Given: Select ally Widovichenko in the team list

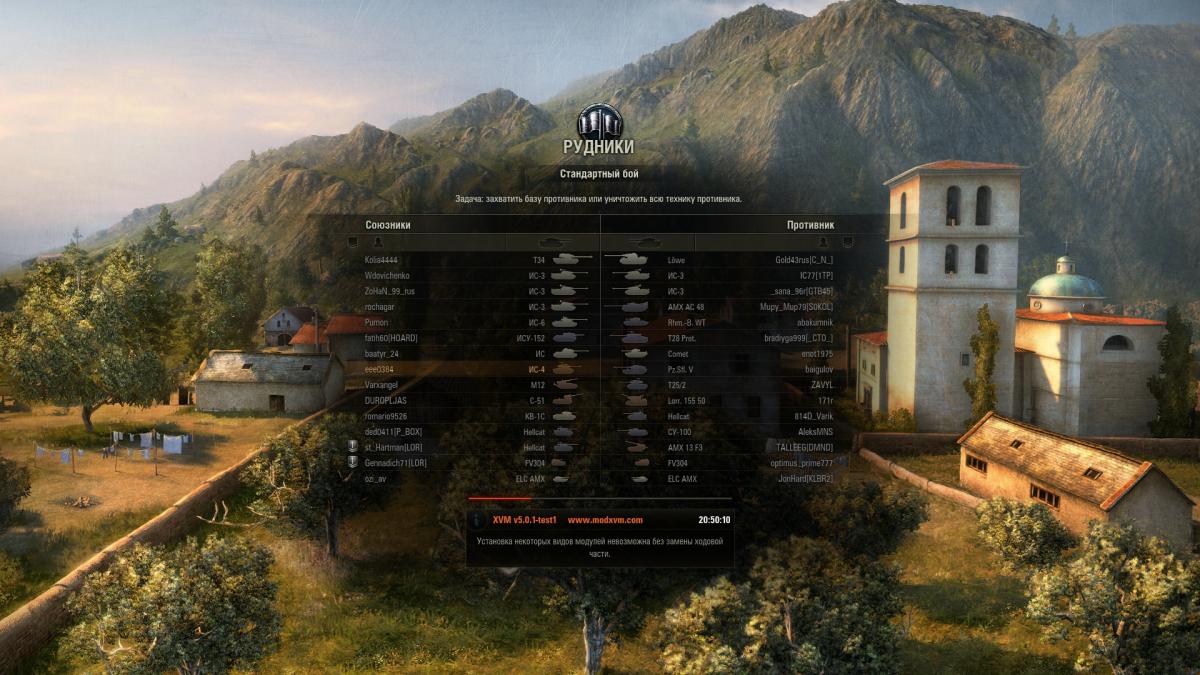Looking at the screenshot, I should point(388,275).
